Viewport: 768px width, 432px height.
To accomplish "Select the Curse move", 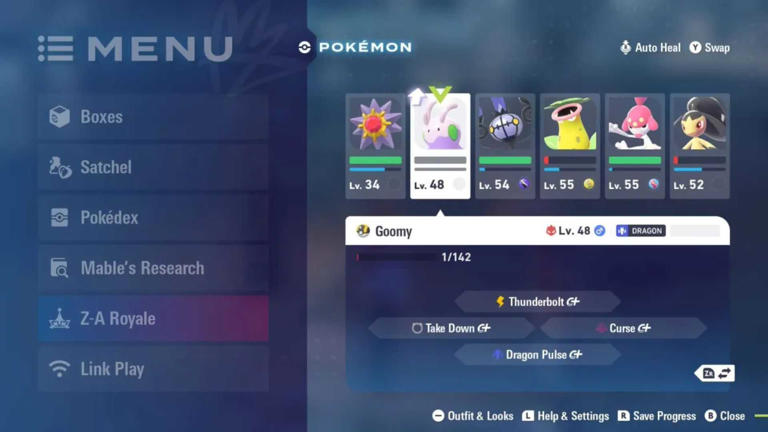I will (624, 328).
